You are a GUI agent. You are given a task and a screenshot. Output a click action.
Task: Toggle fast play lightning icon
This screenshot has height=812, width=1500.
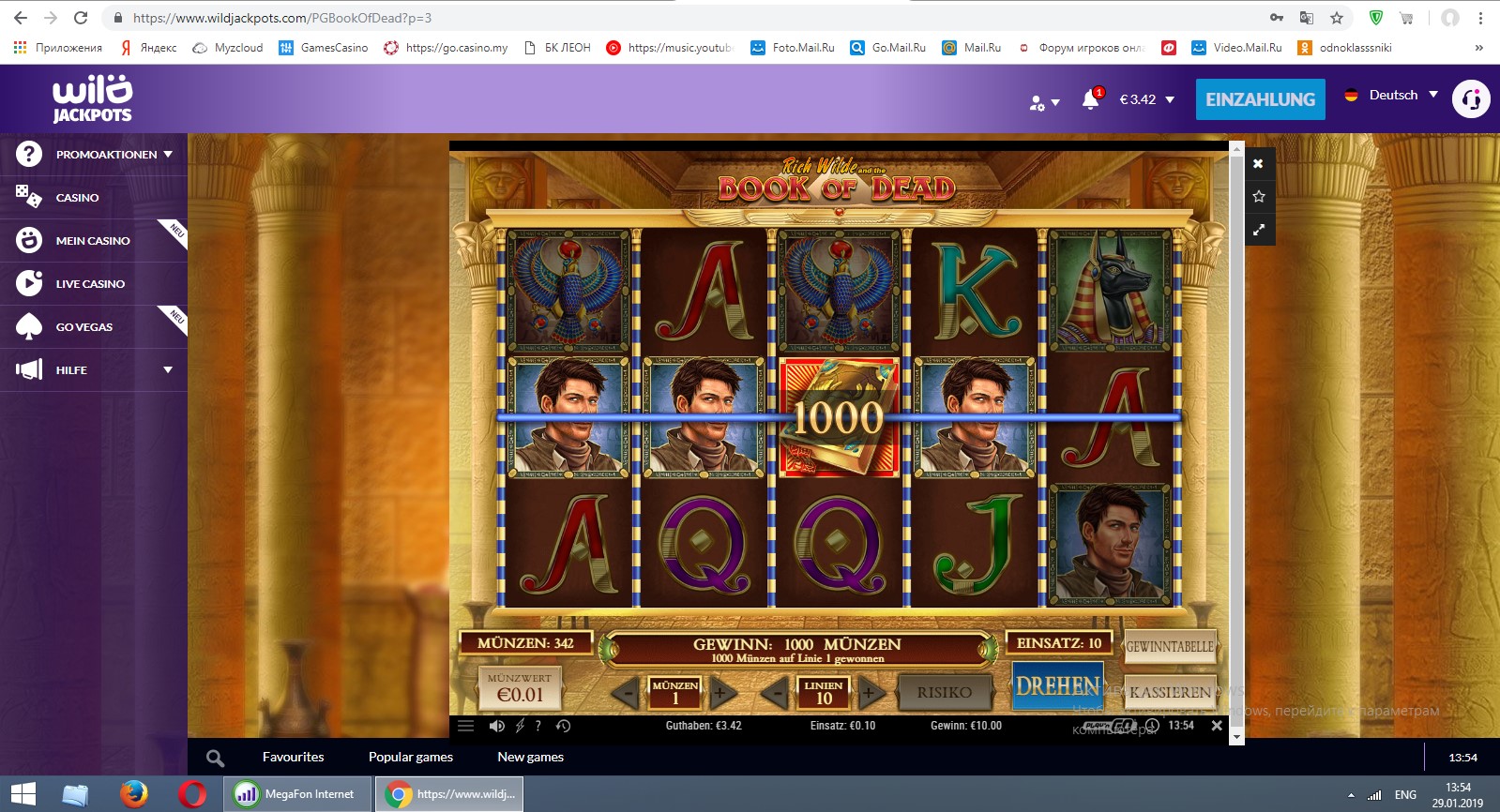click(x=518, y=725)
